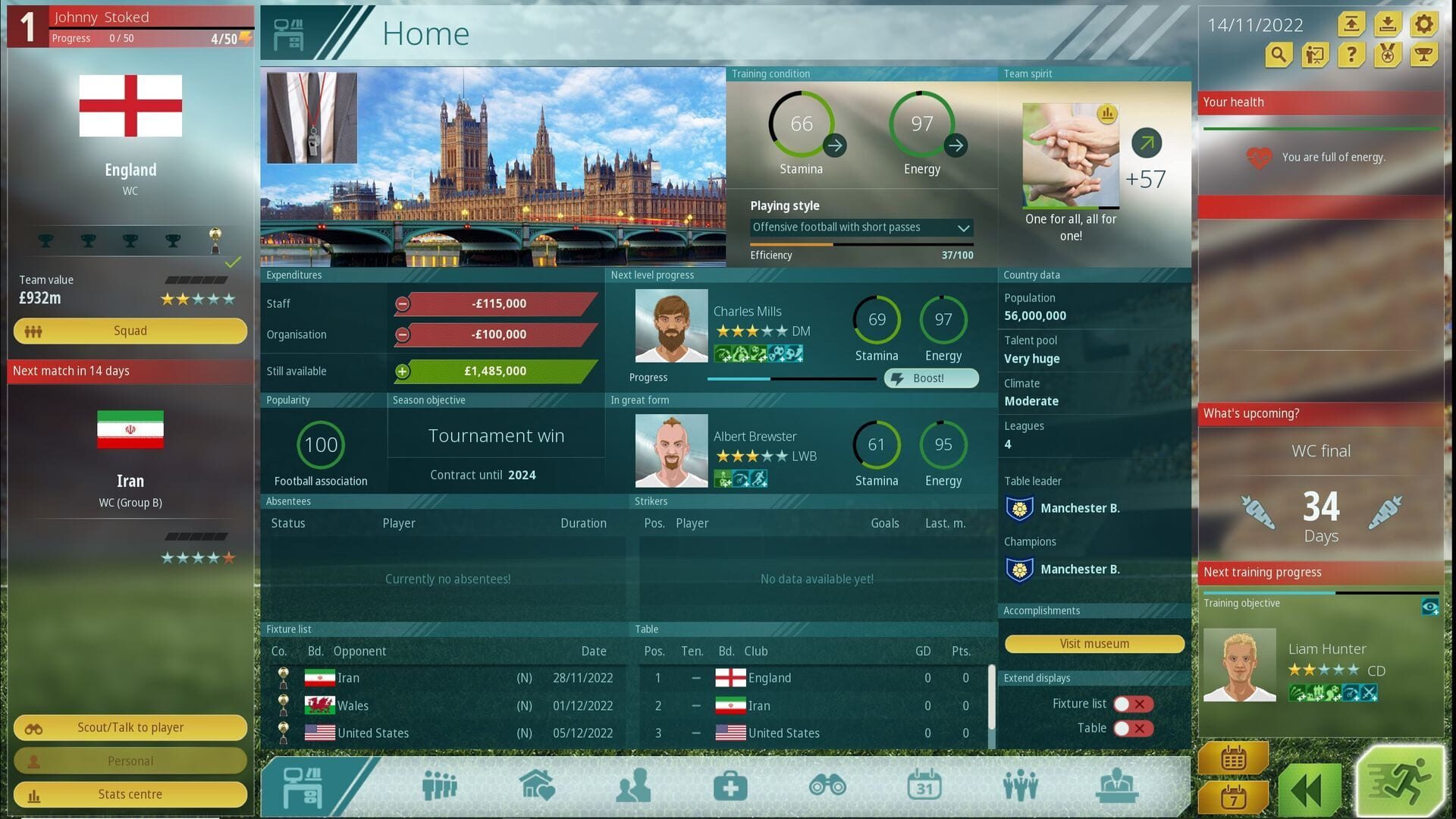Select the Scouting binoculars icon
The width and height of the screenshot is (1456, 819).
coord(828,785)
